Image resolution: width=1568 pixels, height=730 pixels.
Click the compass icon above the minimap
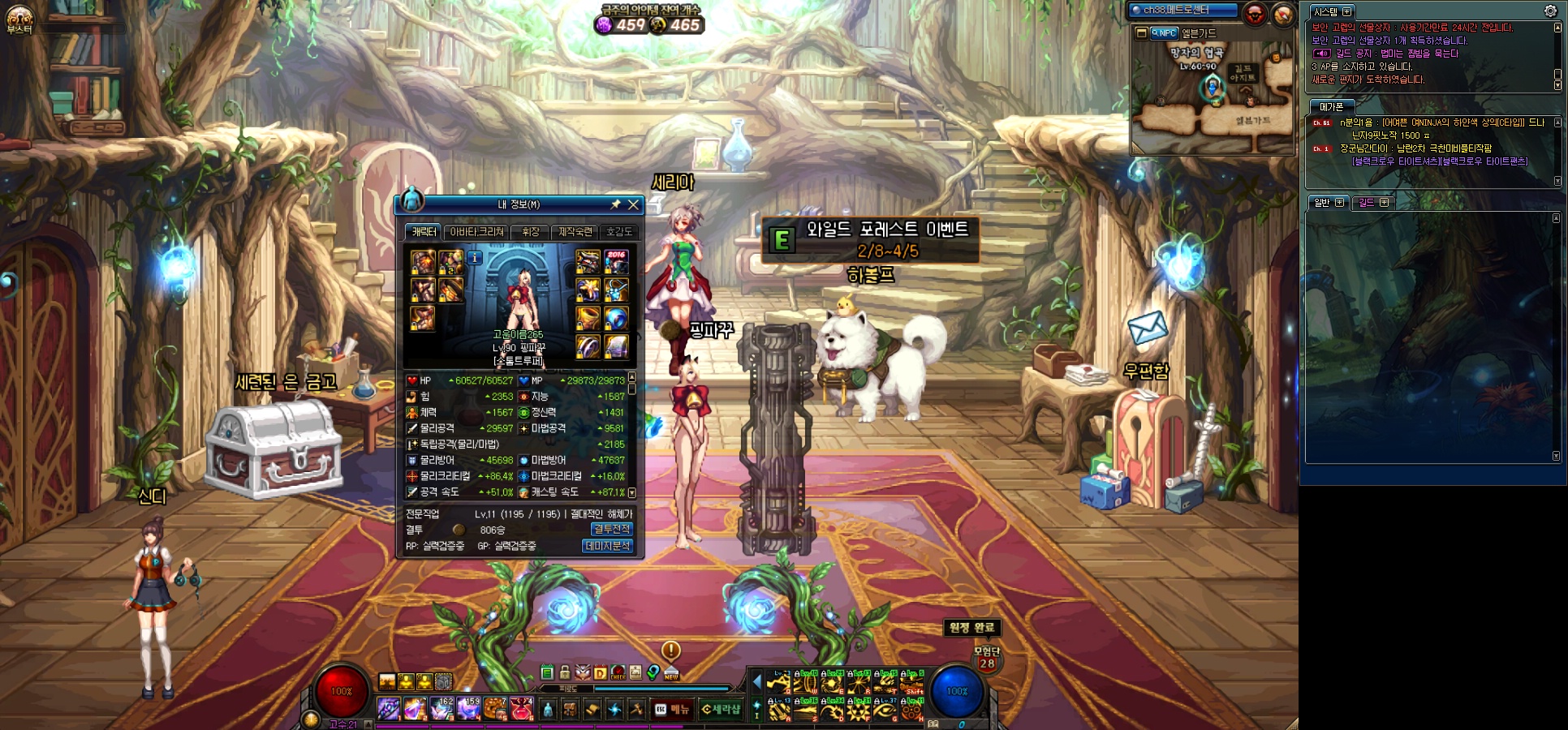click(1283, 14)
